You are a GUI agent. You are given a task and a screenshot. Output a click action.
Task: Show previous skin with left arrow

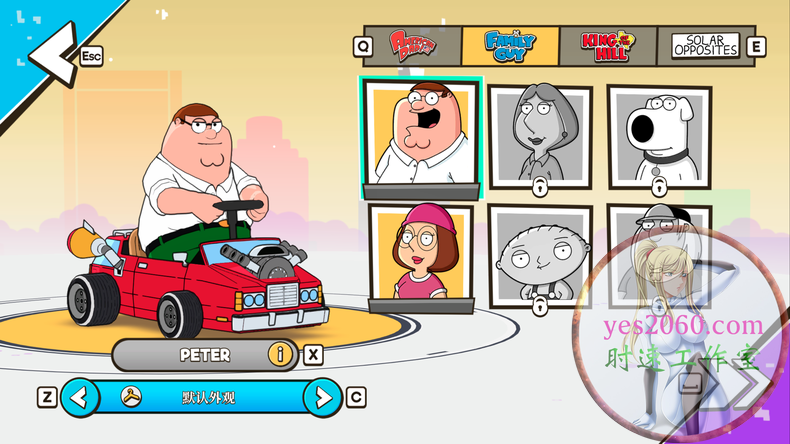point(81,398)
